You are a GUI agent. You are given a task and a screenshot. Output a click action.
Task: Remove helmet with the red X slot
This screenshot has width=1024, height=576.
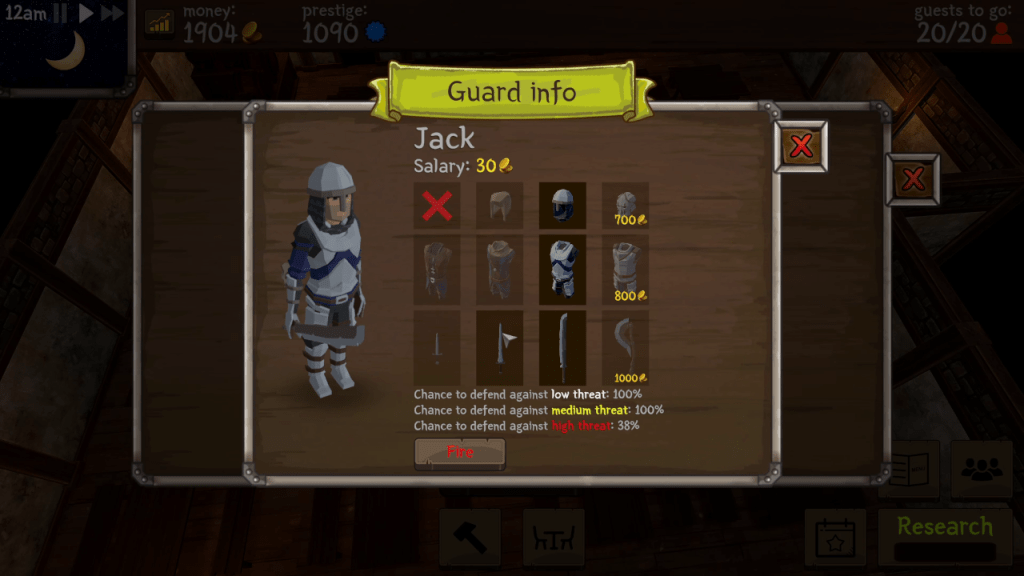coord(437,206)
